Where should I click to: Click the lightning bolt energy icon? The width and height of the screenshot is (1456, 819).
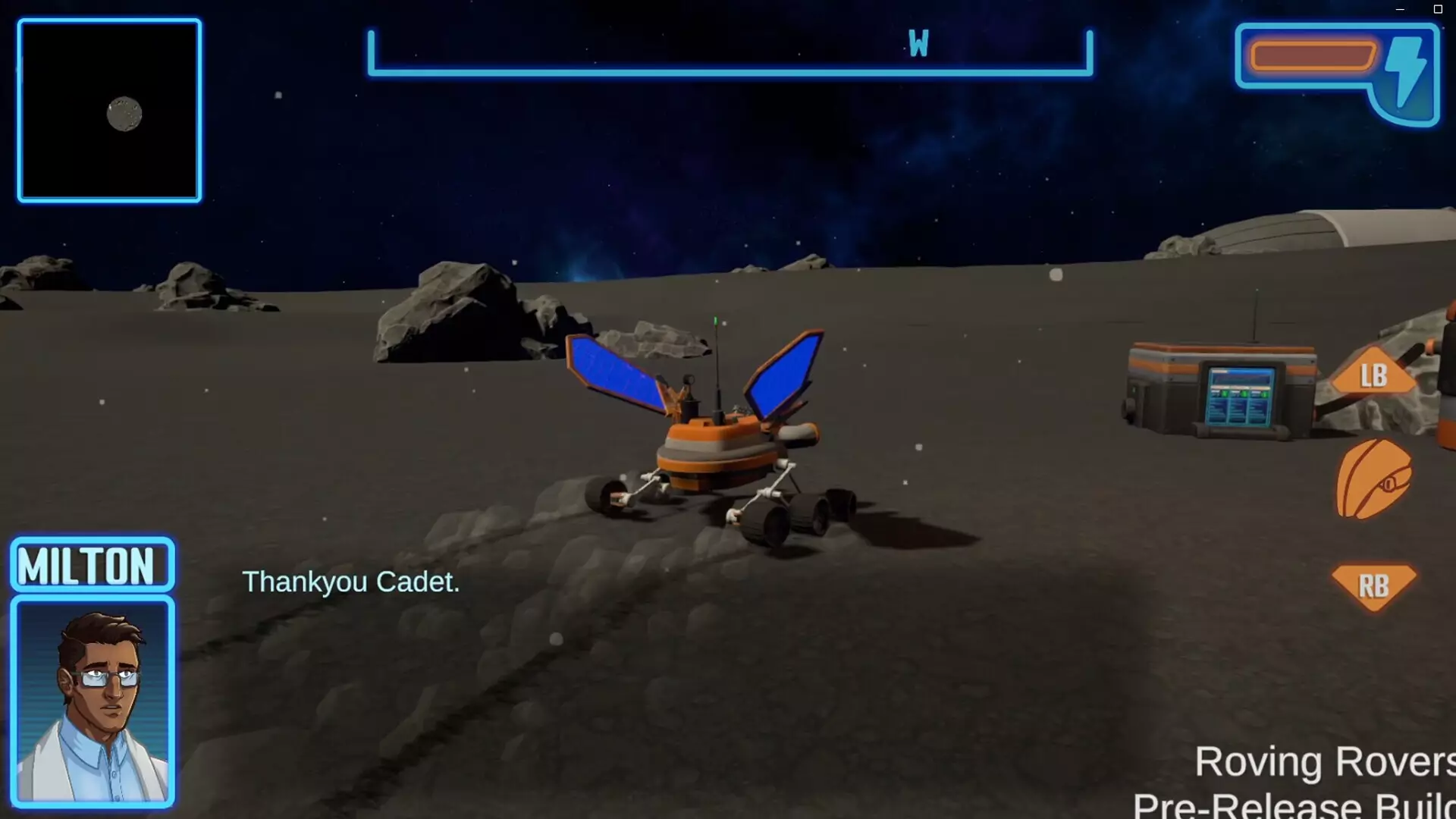pos(1406,72)
